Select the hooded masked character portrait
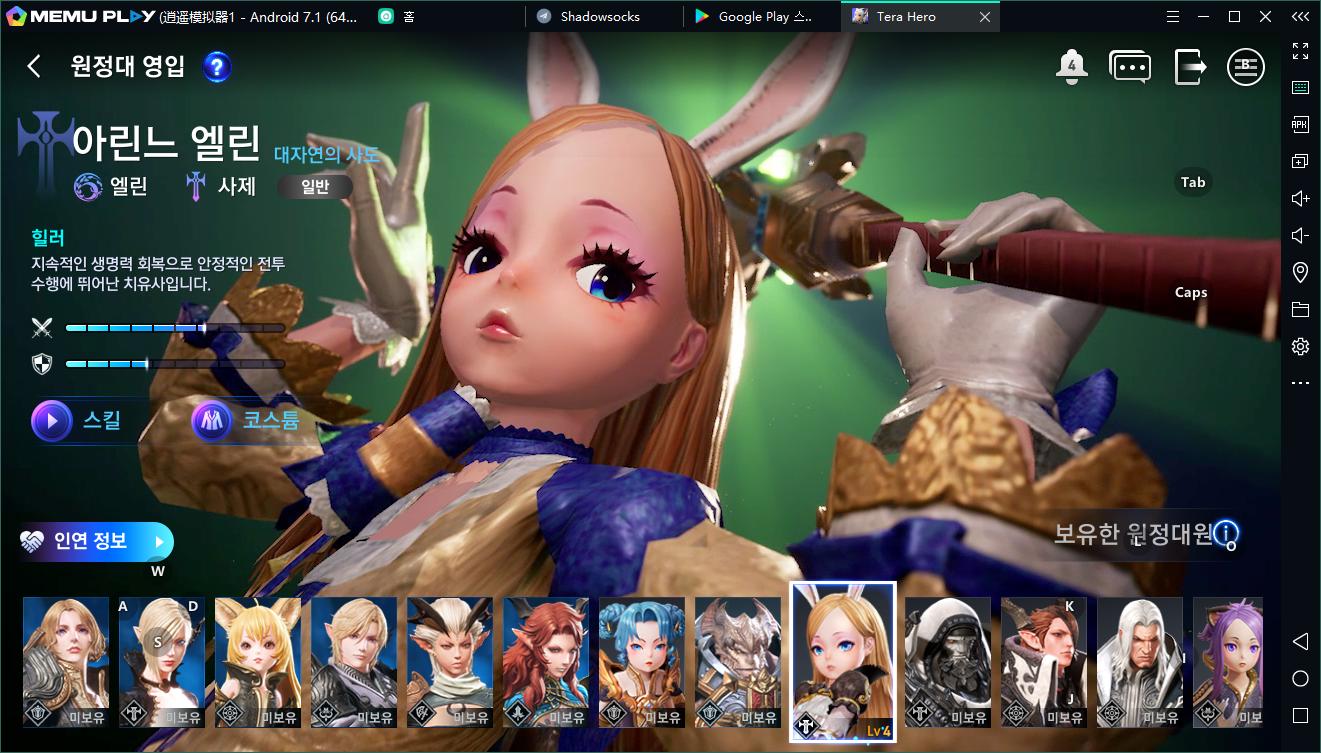 (x=948, y=662)
